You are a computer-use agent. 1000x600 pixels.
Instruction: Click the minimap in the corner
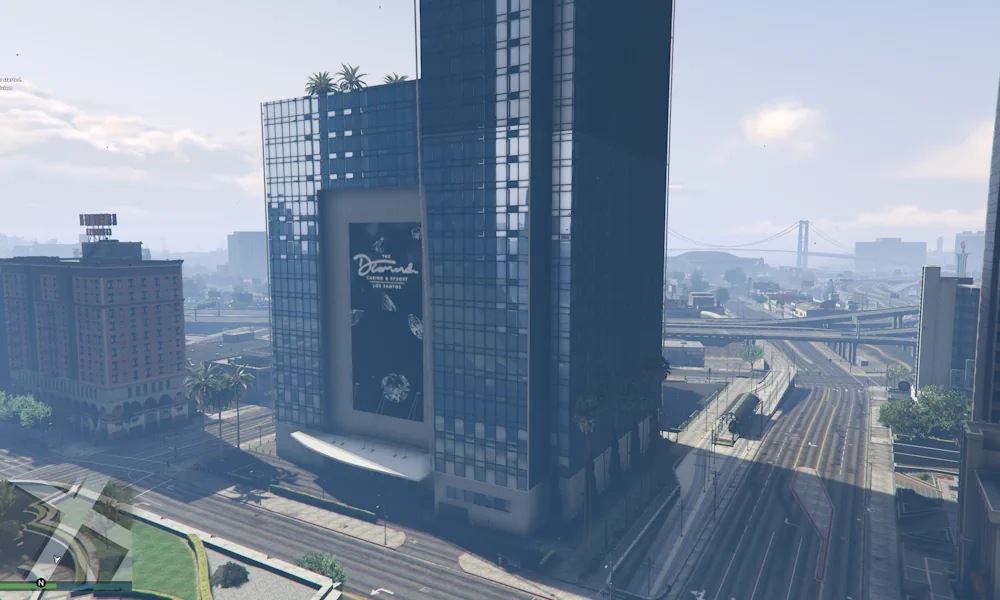(x=65, y=535)
